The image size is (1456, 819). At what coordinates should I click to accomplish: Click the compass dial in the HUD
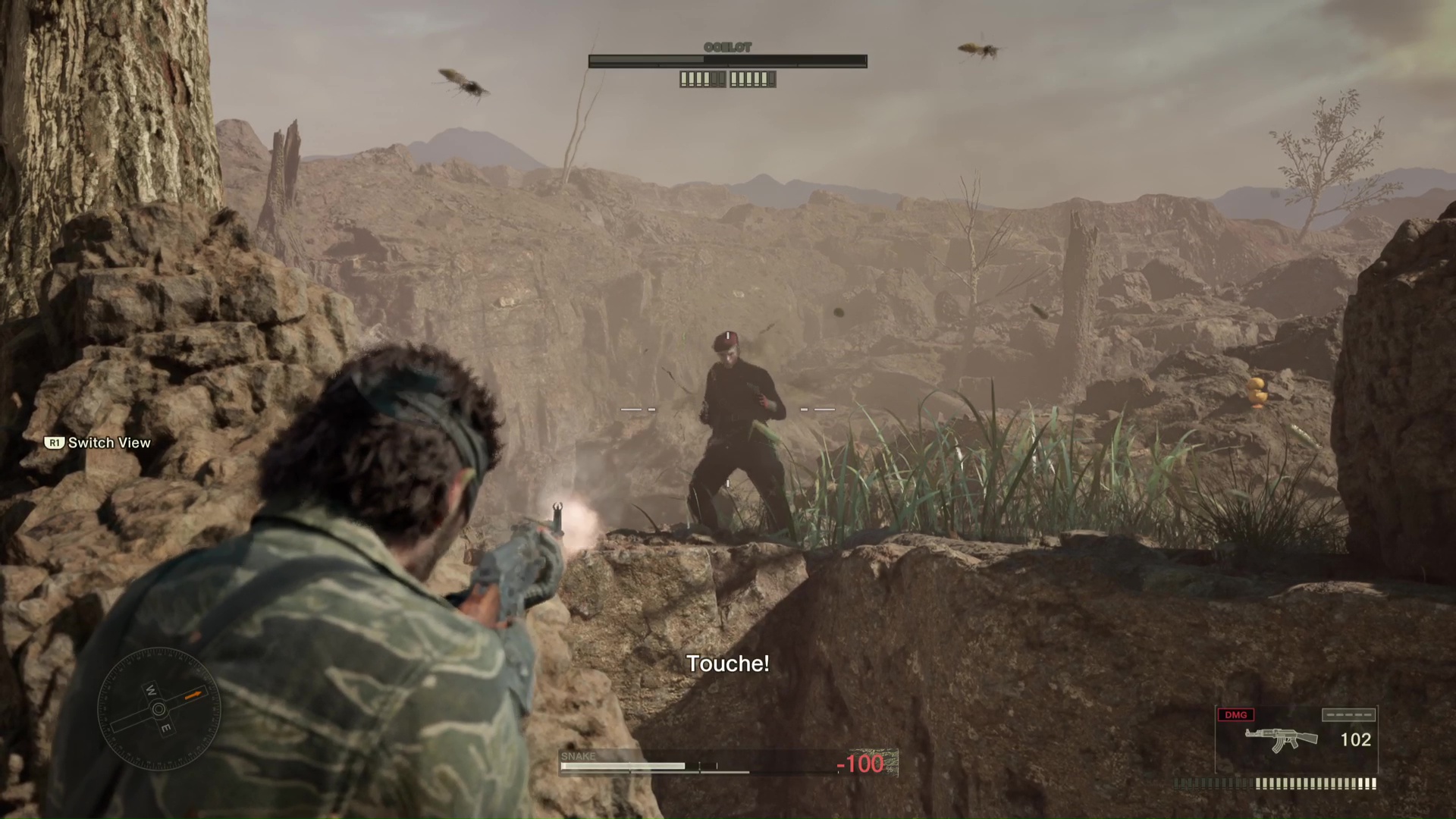click(159, 709)
